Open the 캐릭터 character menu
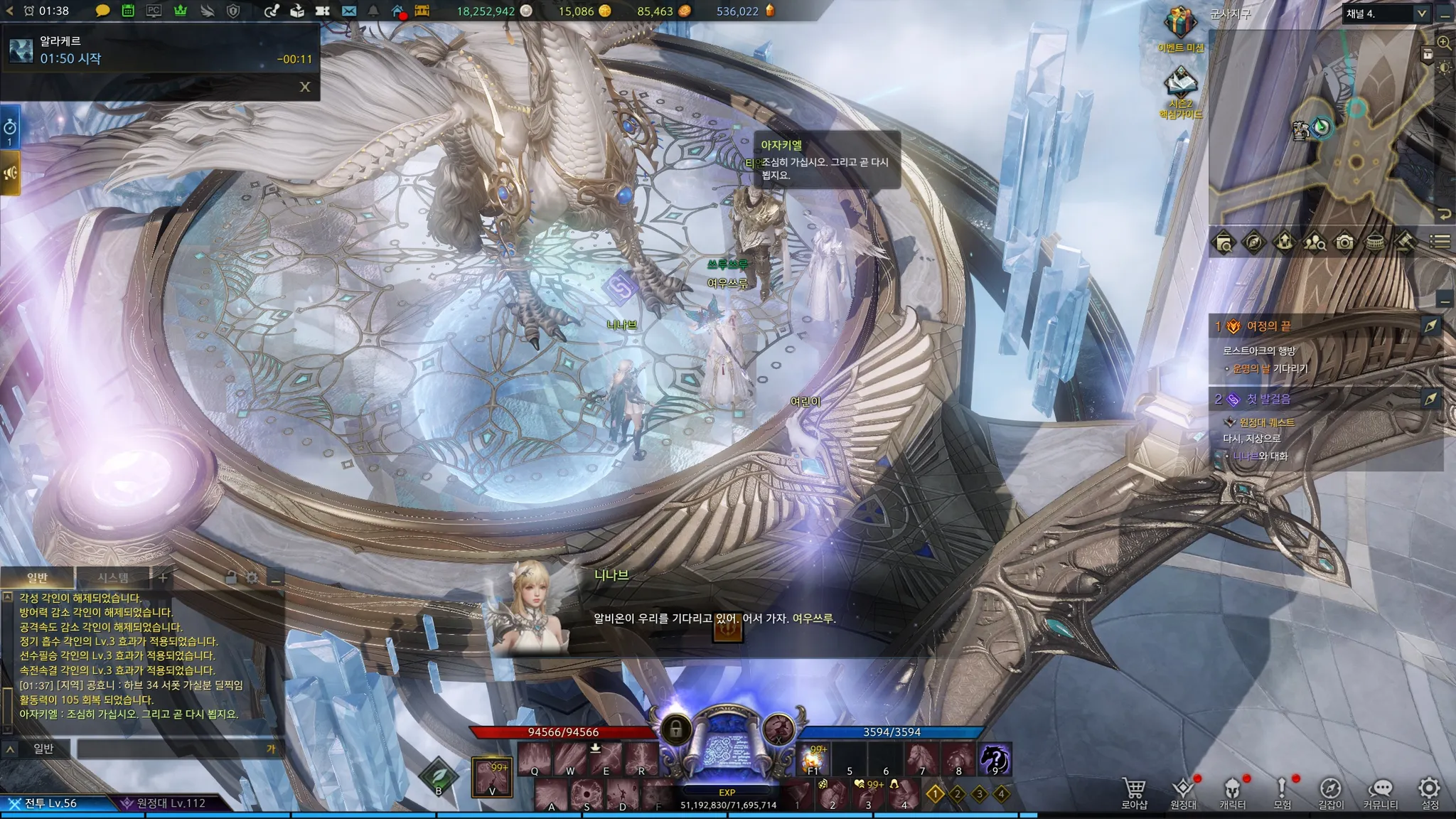The image size is (1456, 819). (x=1233, y=793)
